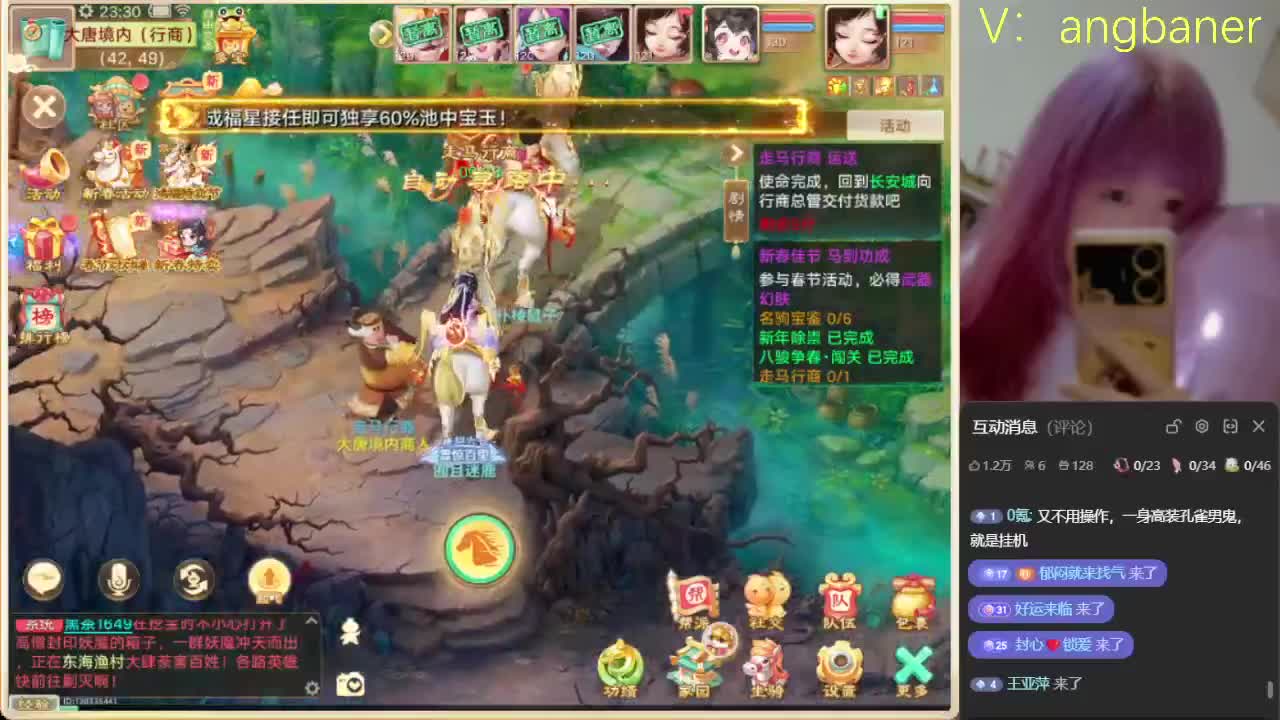Open the 帮派 guild flag icon
Image resolution: width=1280 pixels, height=720 pixels.
(x=697, y=601)
